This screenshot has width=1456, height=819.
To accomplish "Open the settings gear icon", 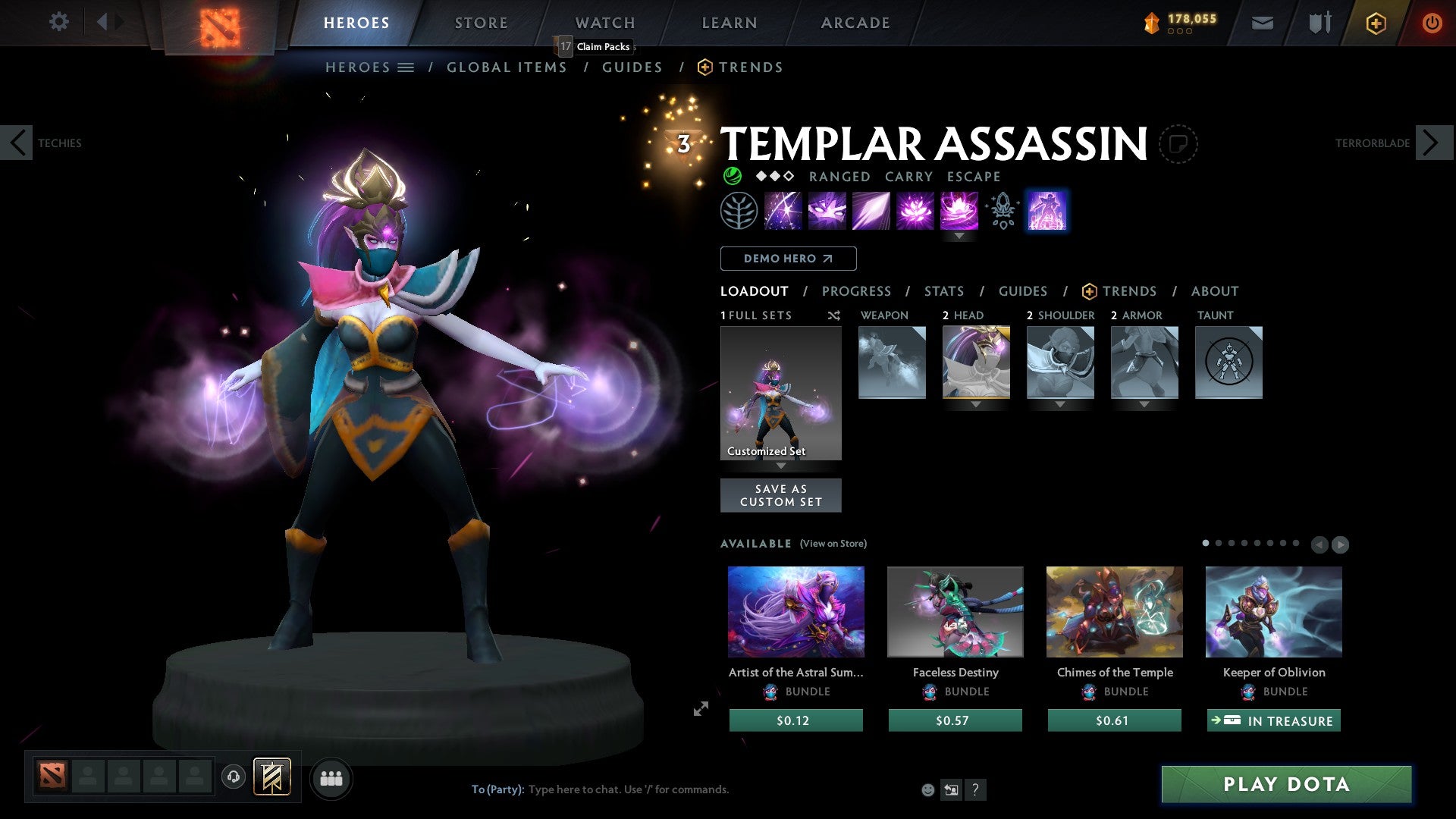I will pyautogui.click(x=58, y=22).
